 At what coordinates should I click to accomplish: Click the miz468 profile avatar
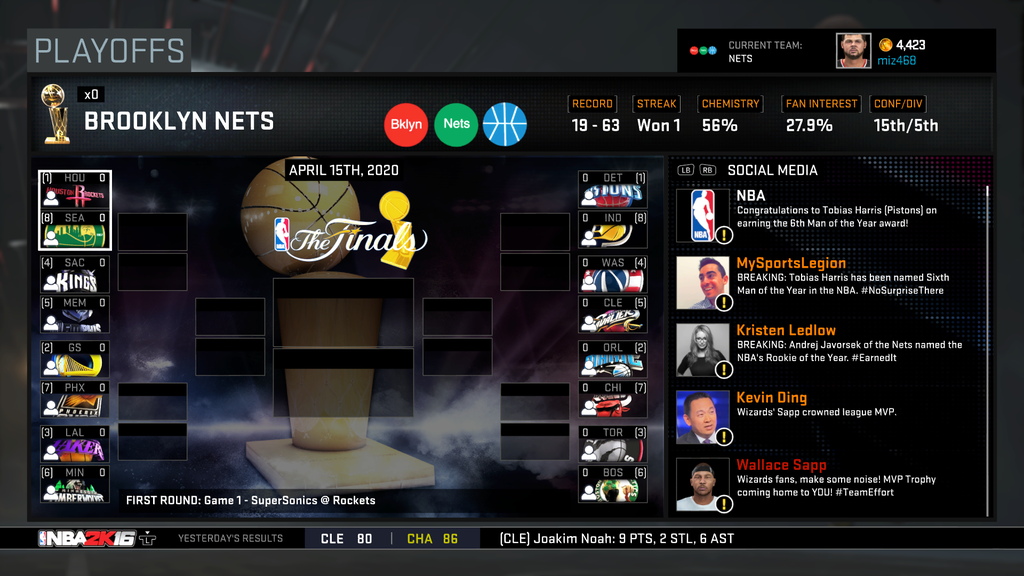tap(853, 51)
